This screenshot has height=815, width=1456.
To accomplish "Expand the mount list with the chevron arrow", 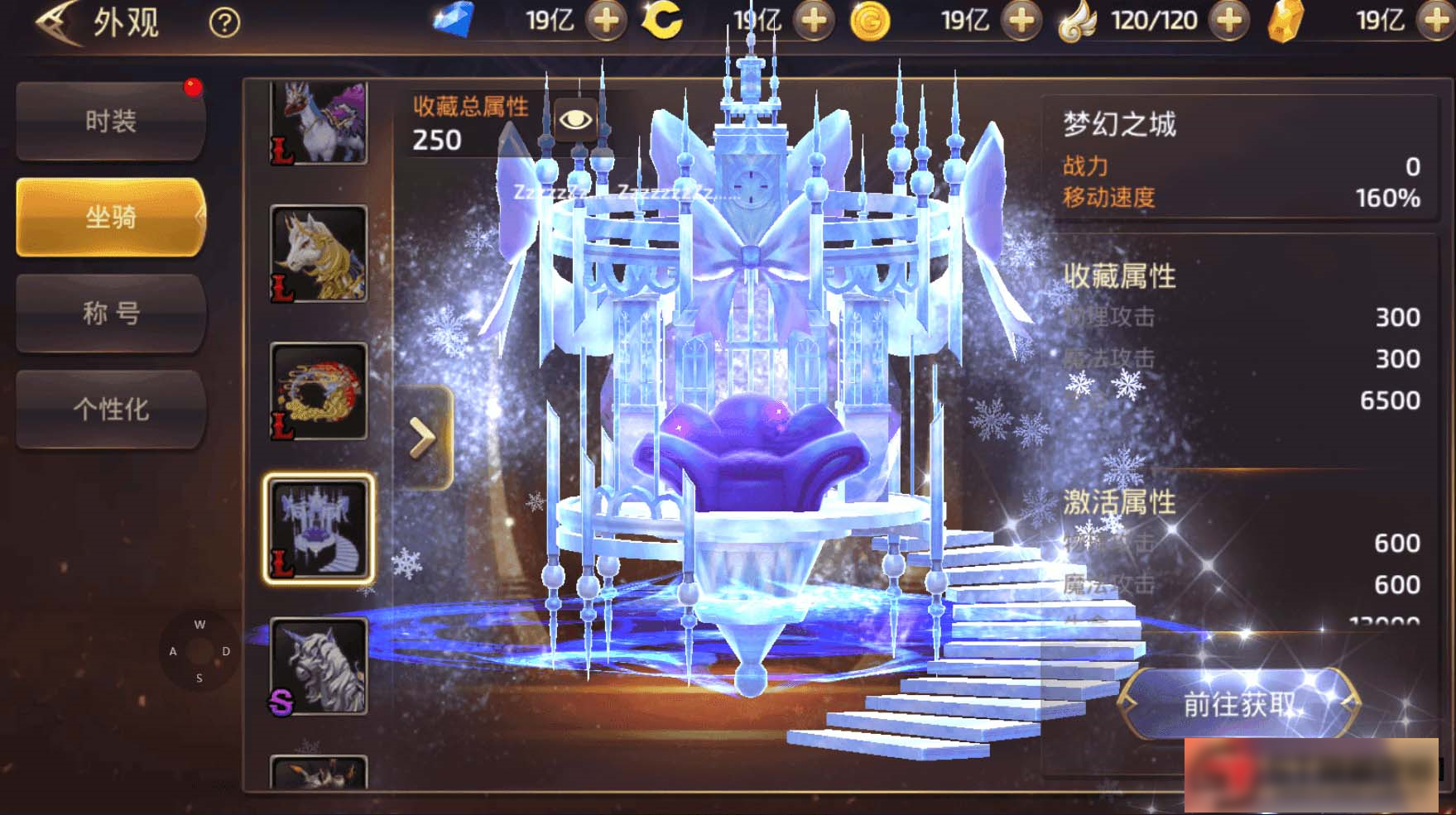I will (x=424, y=434).
